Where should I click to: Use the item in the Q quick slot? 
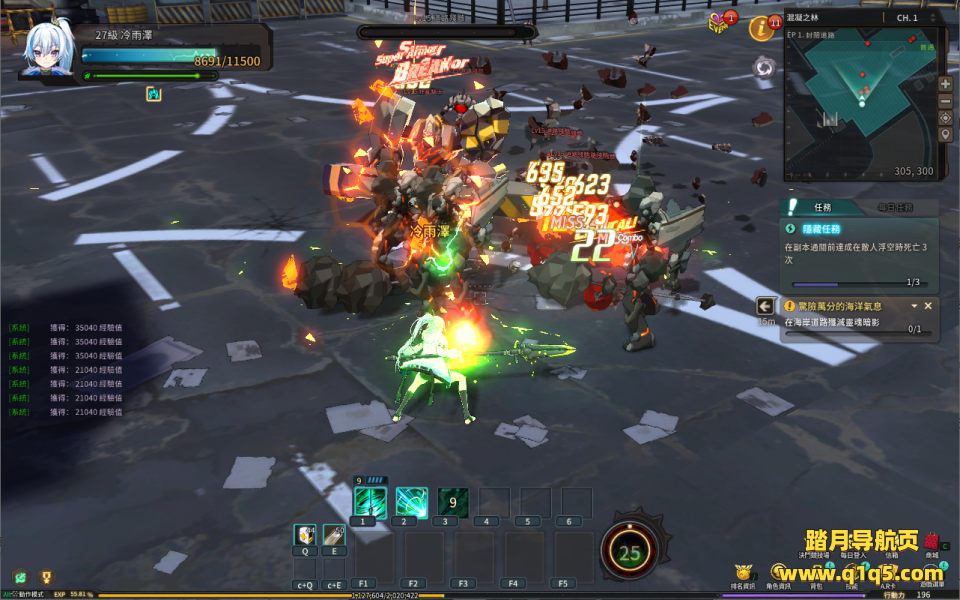pyautogui.click(x=305, y=536)
